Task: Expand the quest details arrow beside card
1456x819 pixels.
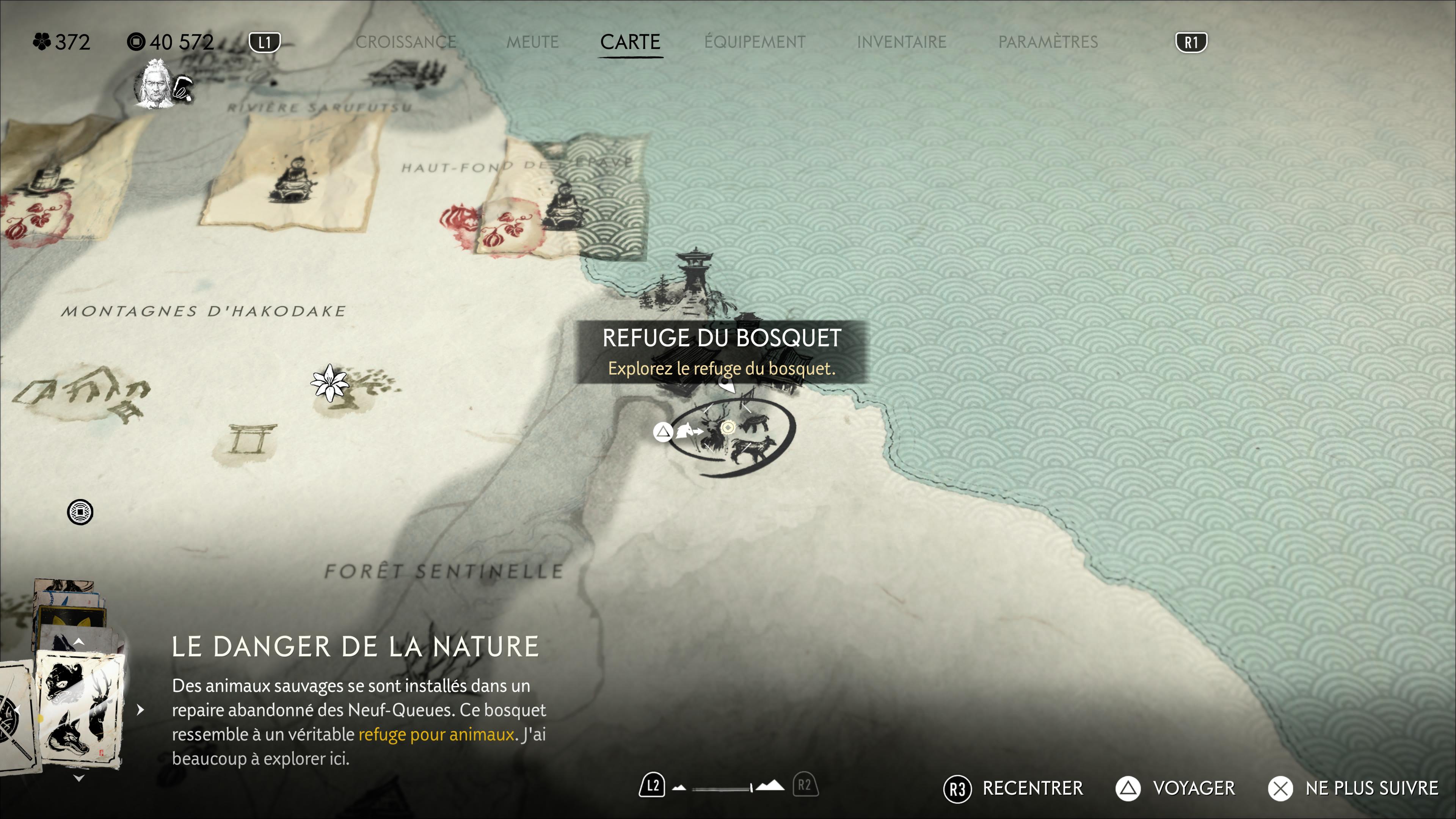Action: pos(141,709)
